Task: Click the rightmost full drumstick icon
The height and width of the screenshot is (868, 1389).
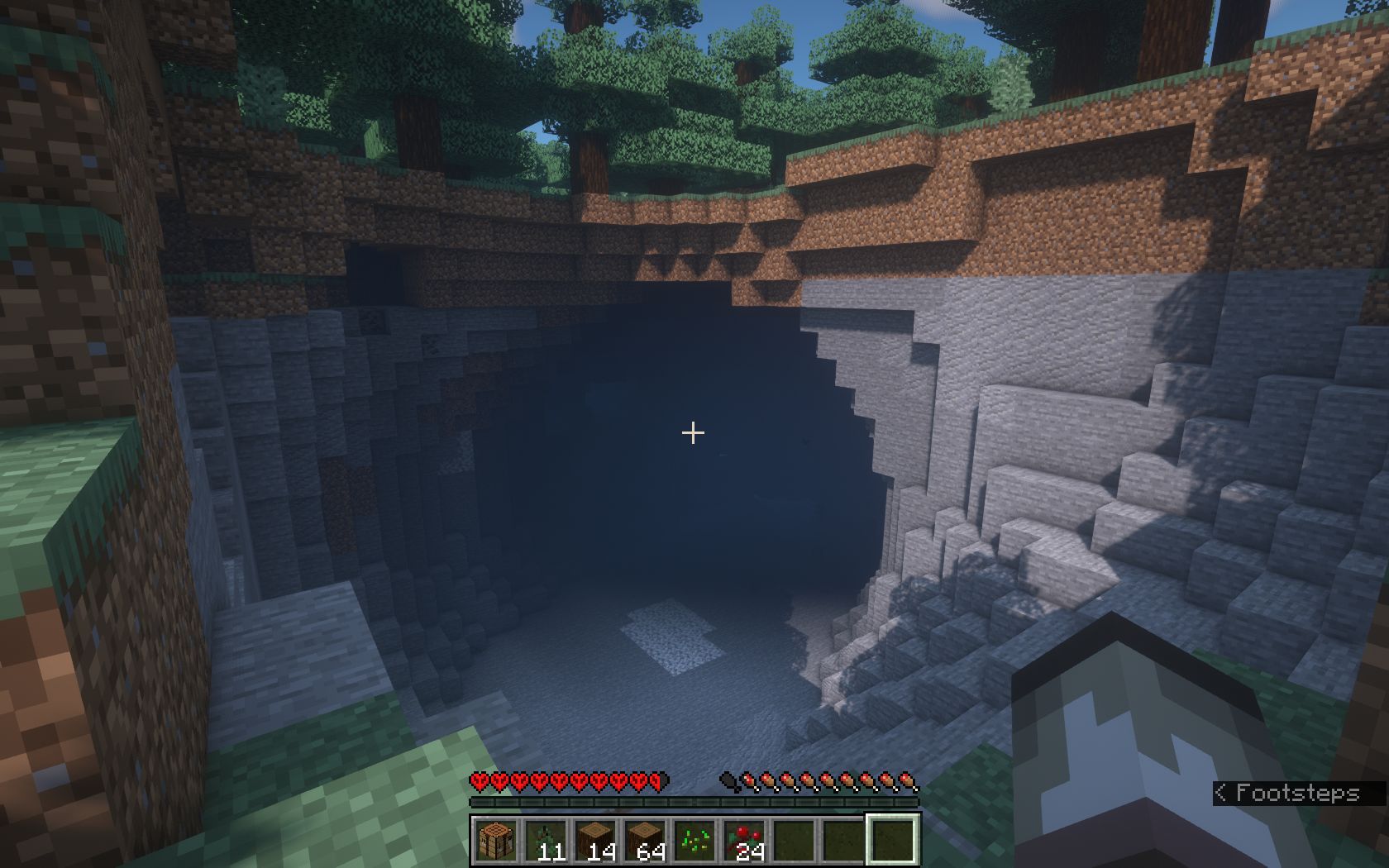Action: tap(908, 780)
